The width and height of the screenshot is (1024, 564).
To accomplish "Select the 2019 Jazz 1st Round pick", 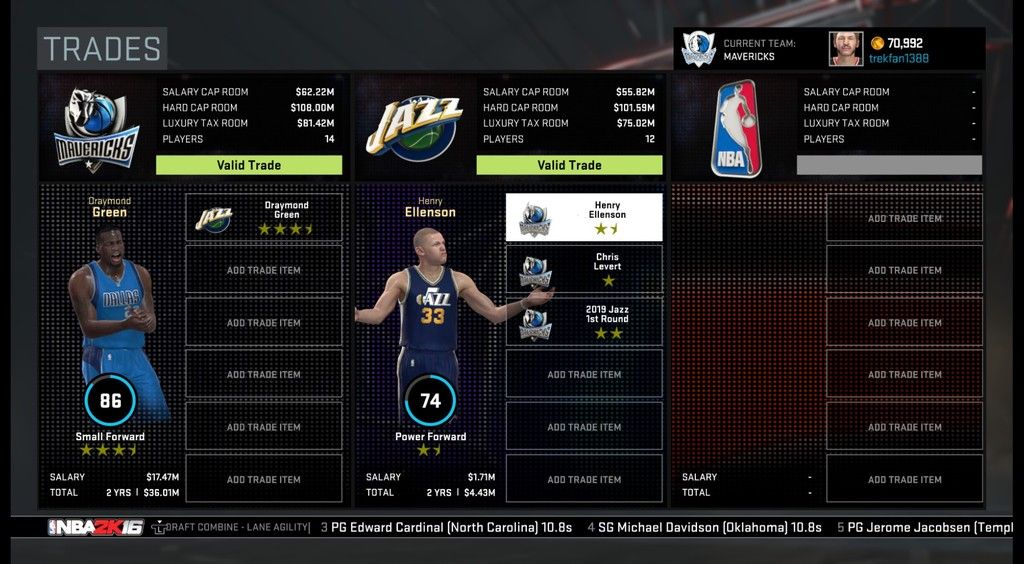I will 584,322.
